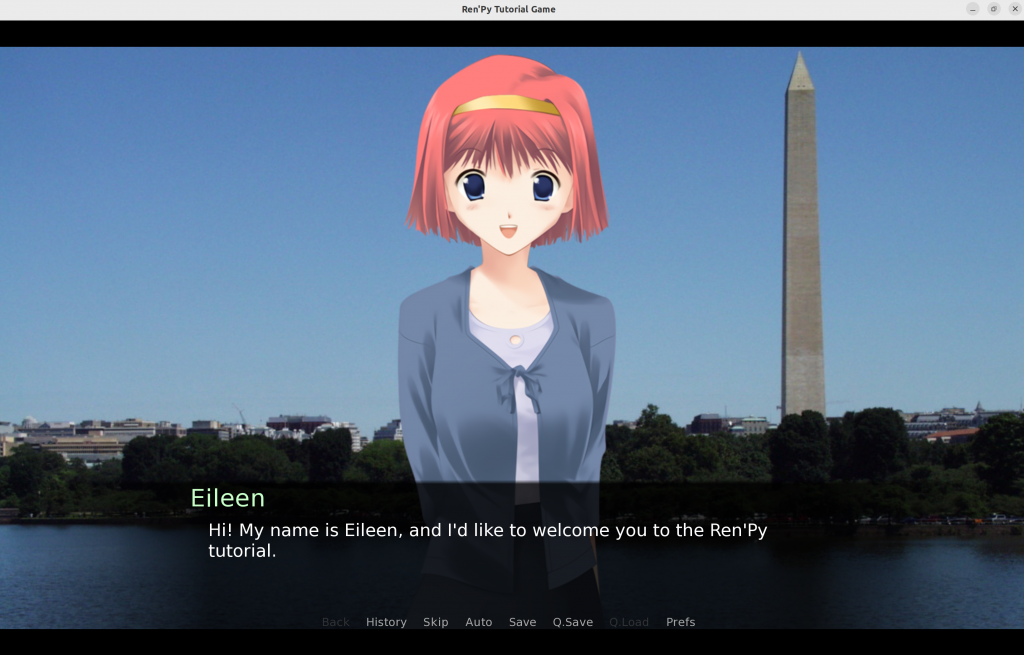Click the Q.Load quick menu button
This screenshot has height=655, width=1024.
click(628, 622)
